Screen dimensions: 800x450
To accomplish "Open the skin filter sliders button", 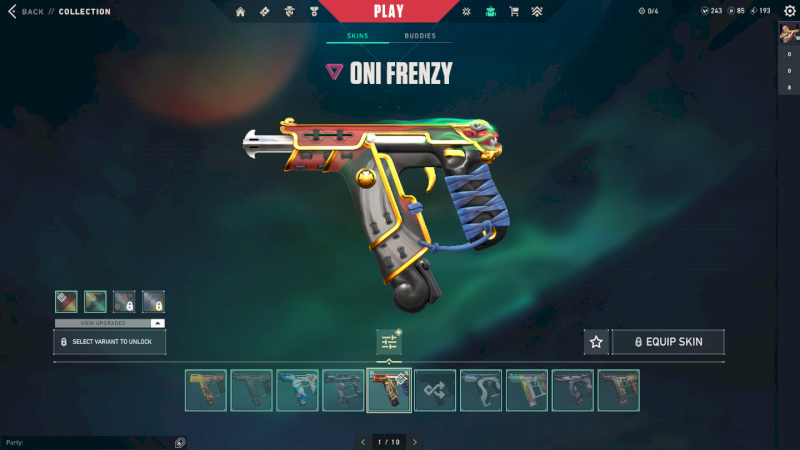I will tap(389, 342).
